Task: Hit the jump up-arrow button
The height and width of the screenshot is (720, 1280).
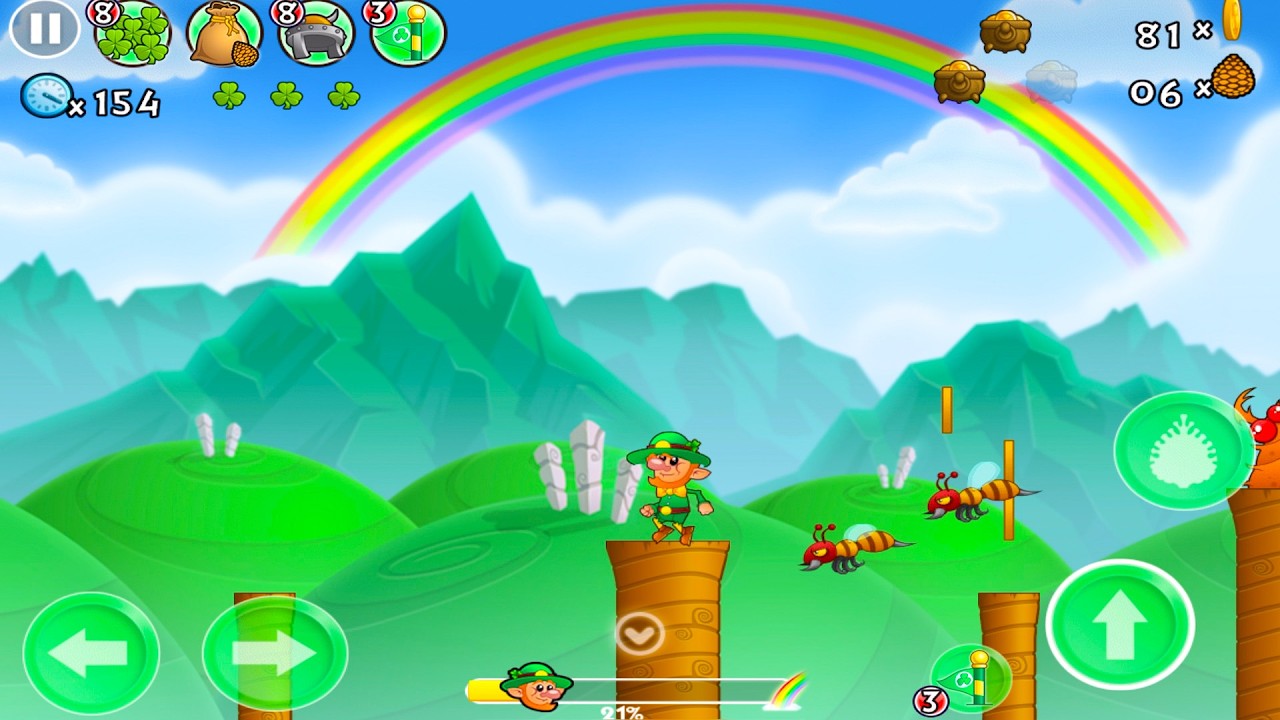Action: pyautogui.click(x=1120, y=624)
